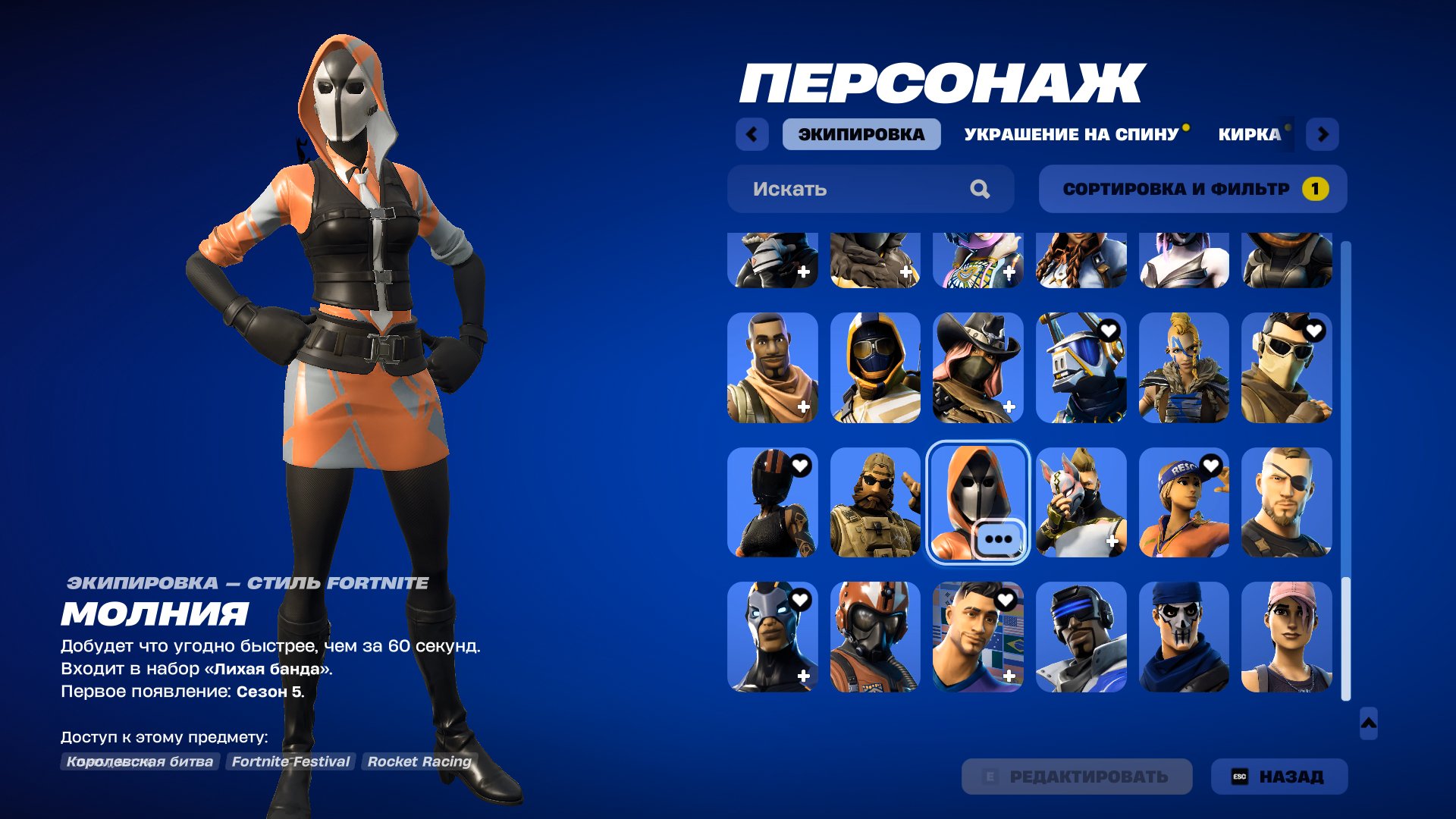Screen dimensions: 1456x819
Task: Click the skull-faced bandana skin
Action: pyautogui.click(x=1184, y=637)
